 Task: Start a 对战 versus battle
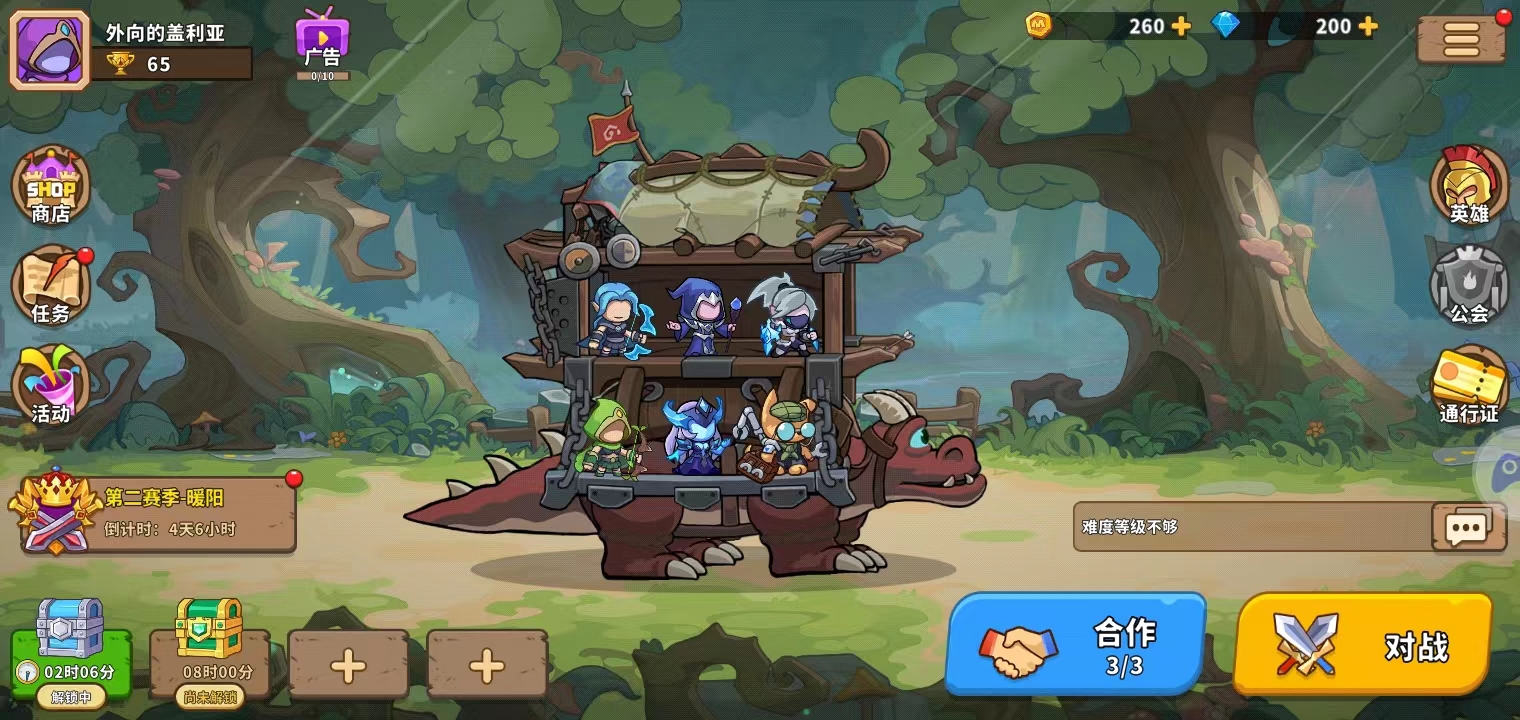pyautogui.click(x=1363, y=645)
